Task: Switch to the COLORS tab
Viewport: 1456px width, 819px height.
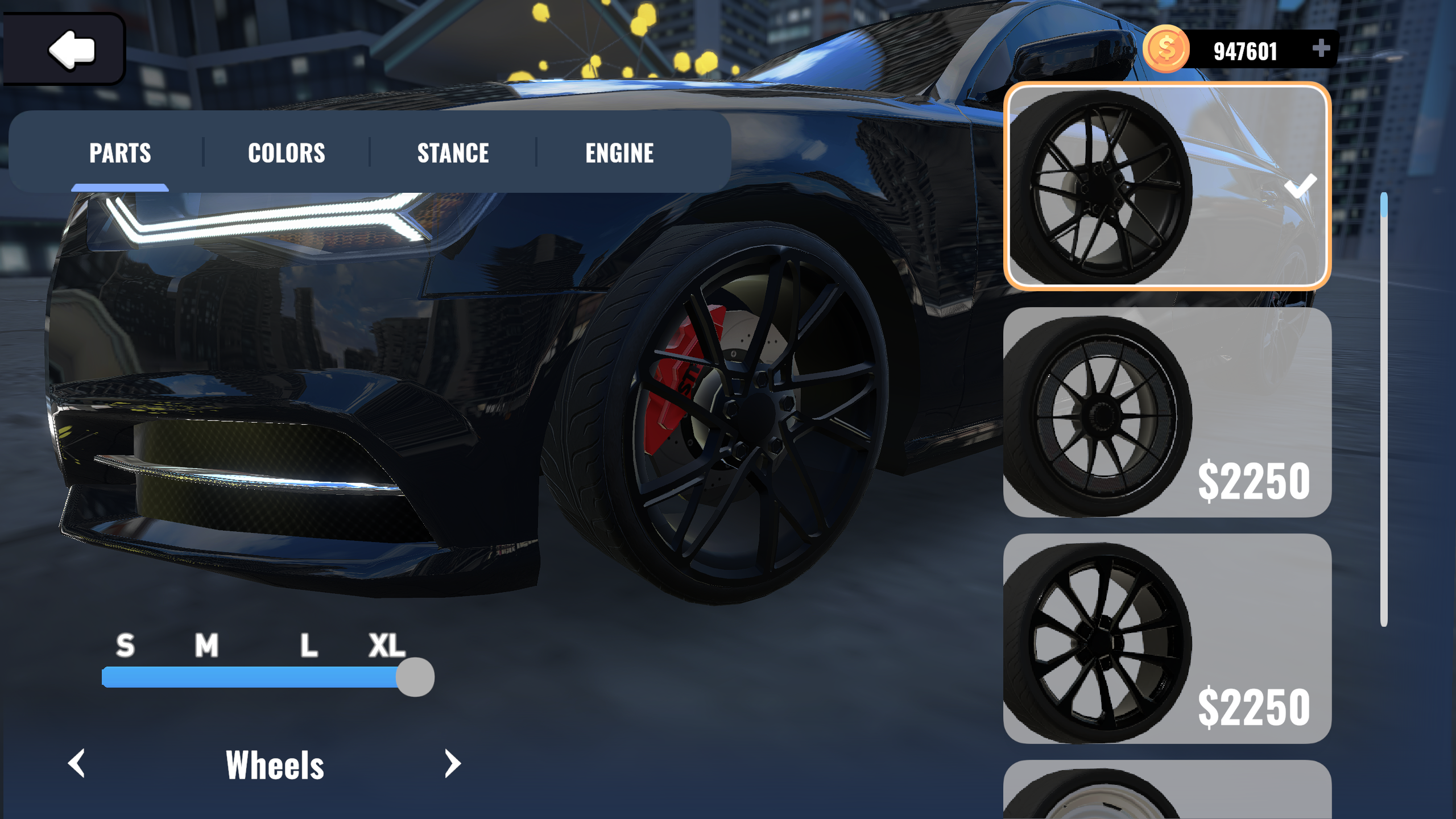Action: pyautogui.click(x=287, y=152)
